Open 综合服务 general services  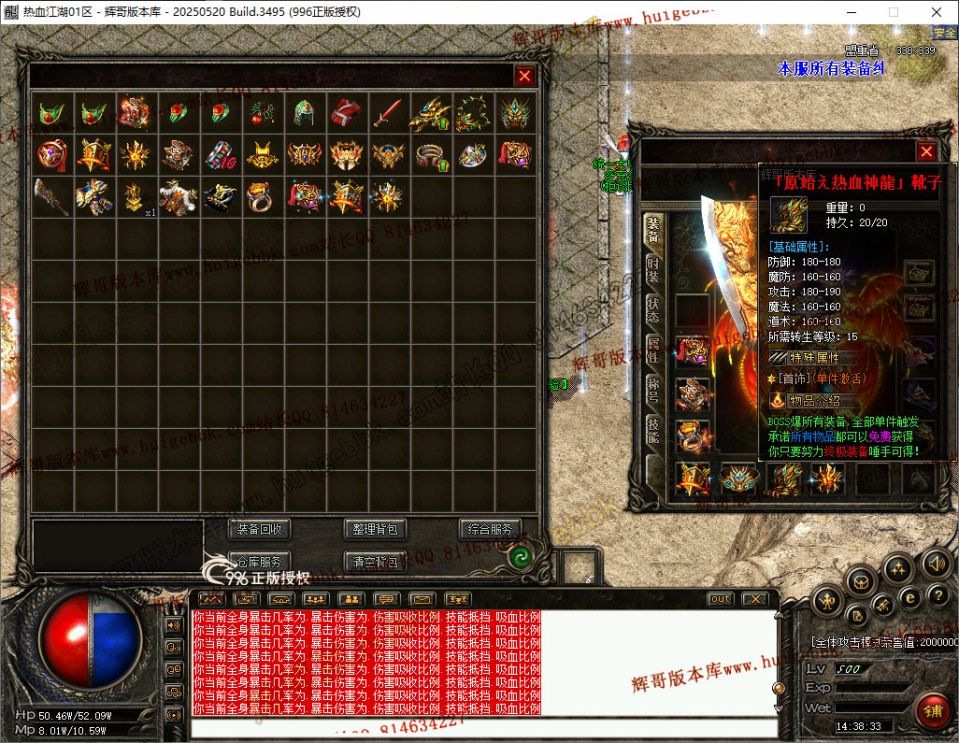(490, 529)
